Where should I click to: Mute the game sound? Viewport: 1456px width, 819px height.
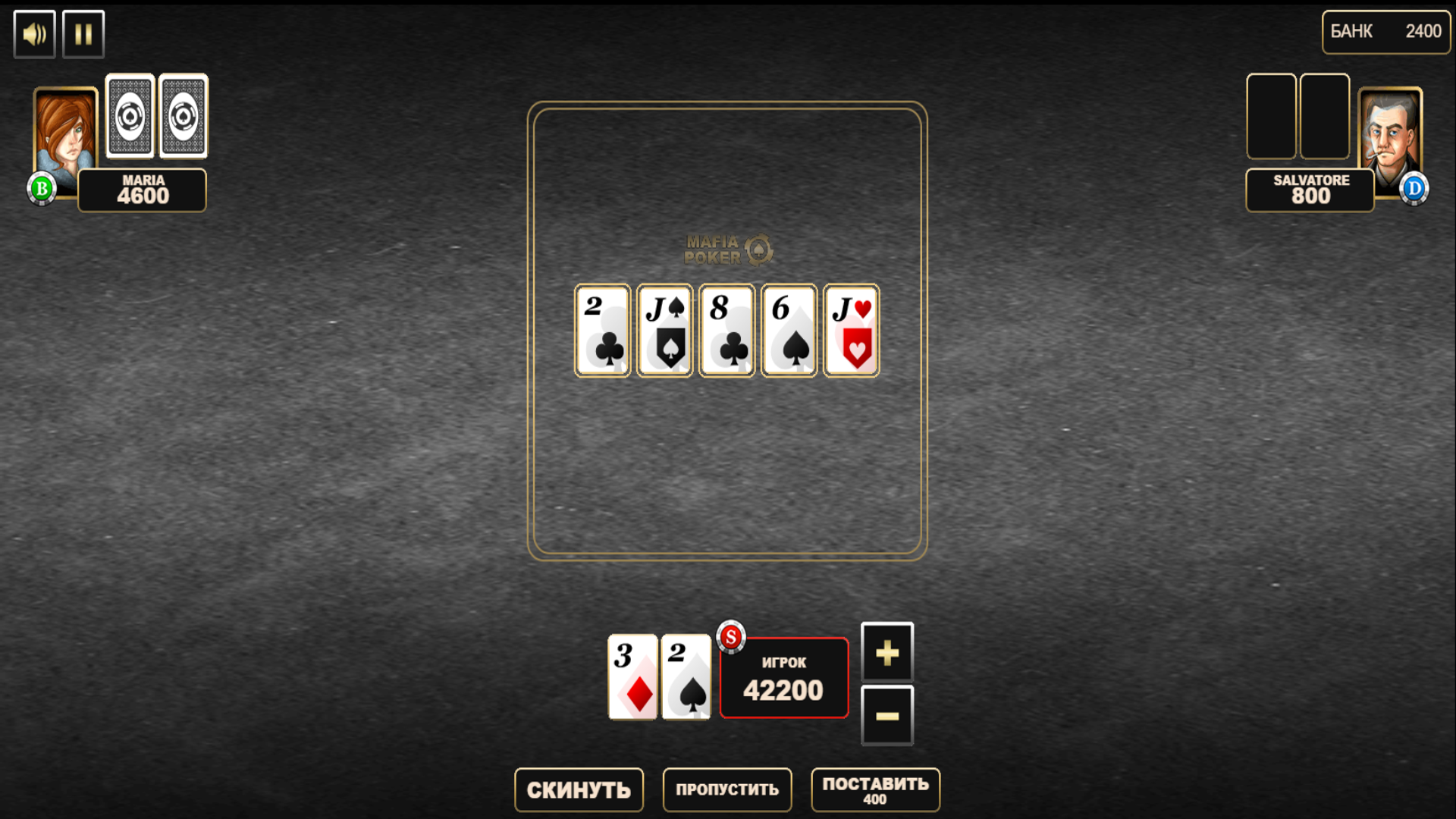point(33,33)
